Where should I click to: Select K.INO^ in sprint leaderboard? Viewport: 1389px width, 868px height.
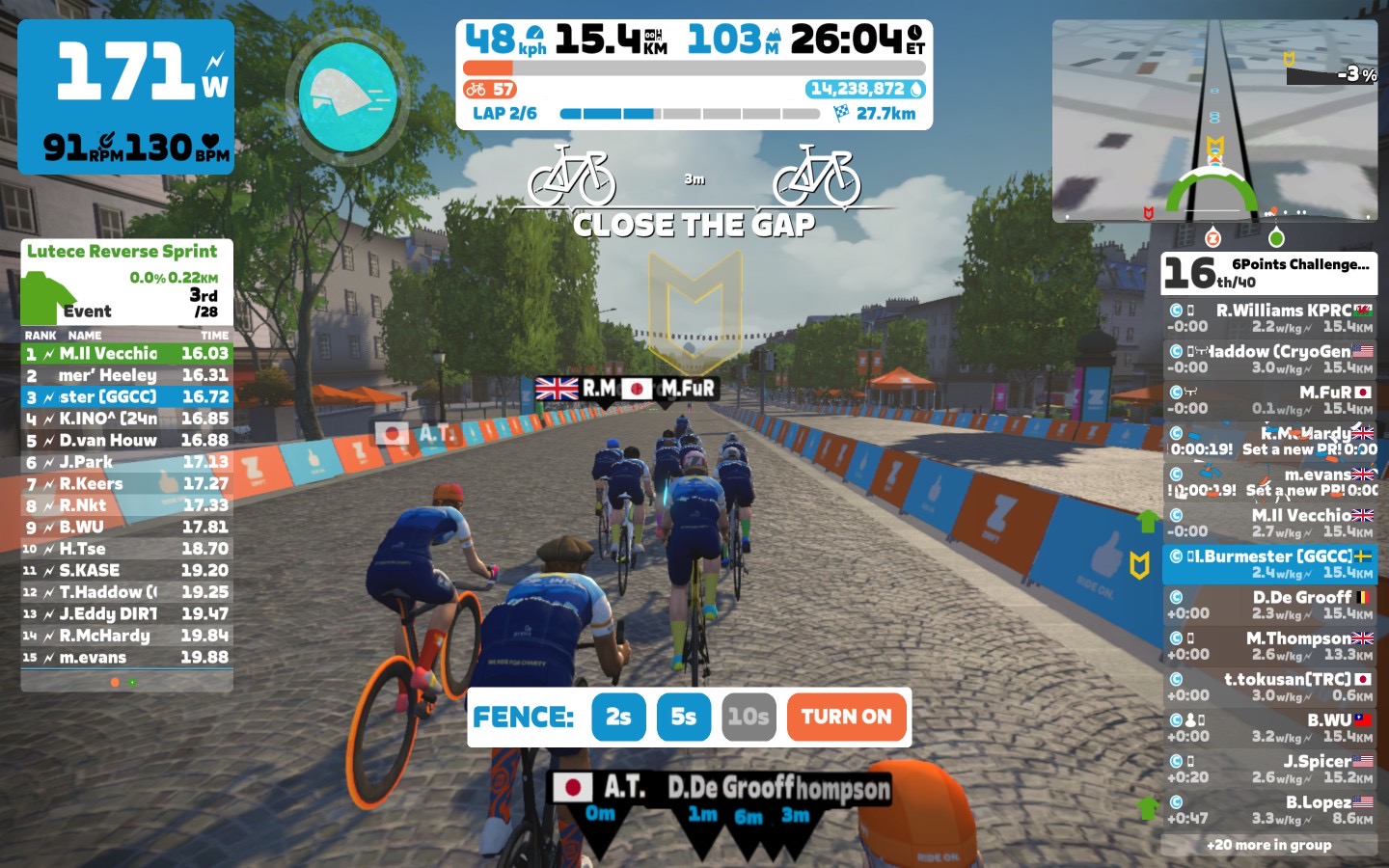(x=126, y=419)
